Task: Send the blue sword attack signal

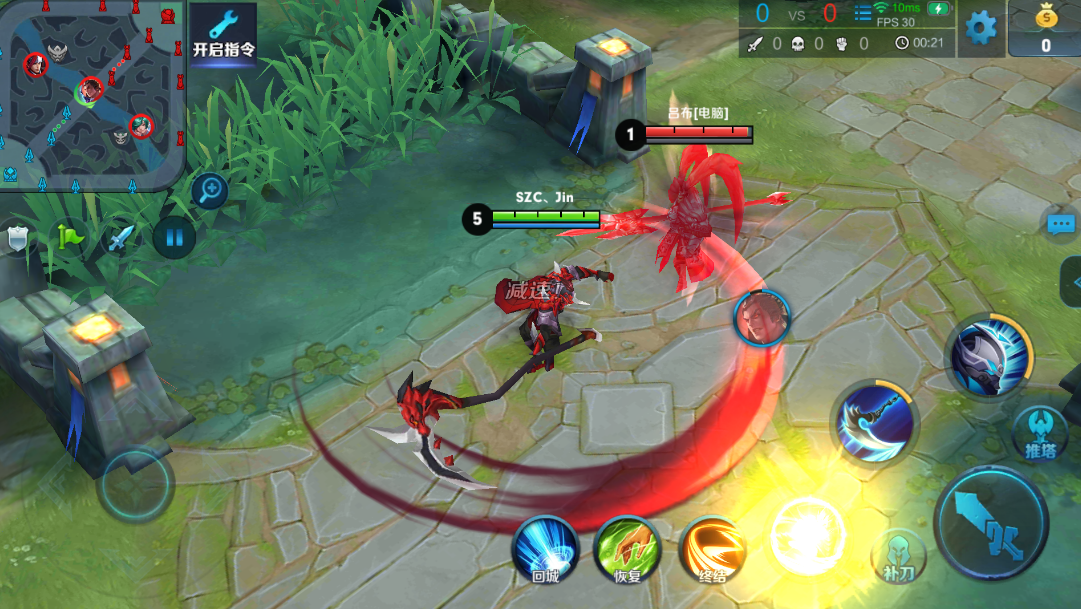Action: point(121,238)
